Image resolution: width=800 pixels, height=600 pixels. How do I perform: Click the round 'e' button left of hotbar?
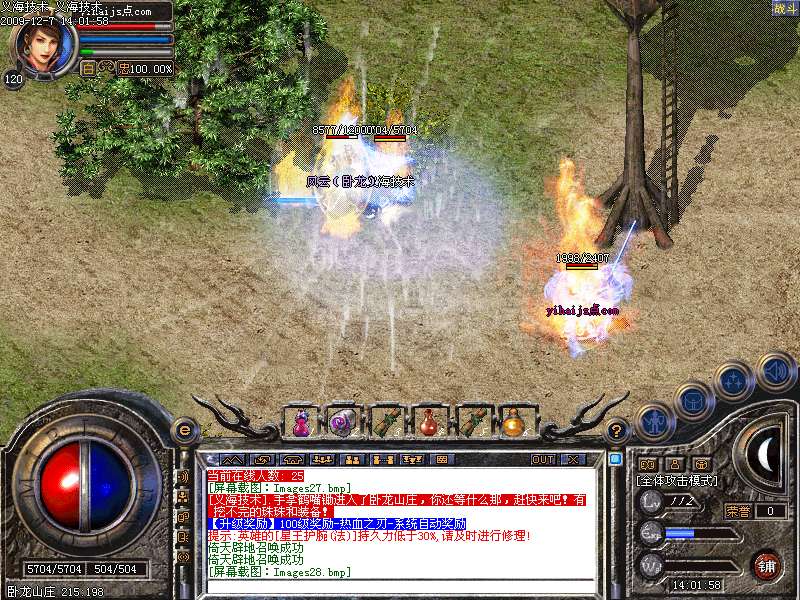[x=184, y=431]
